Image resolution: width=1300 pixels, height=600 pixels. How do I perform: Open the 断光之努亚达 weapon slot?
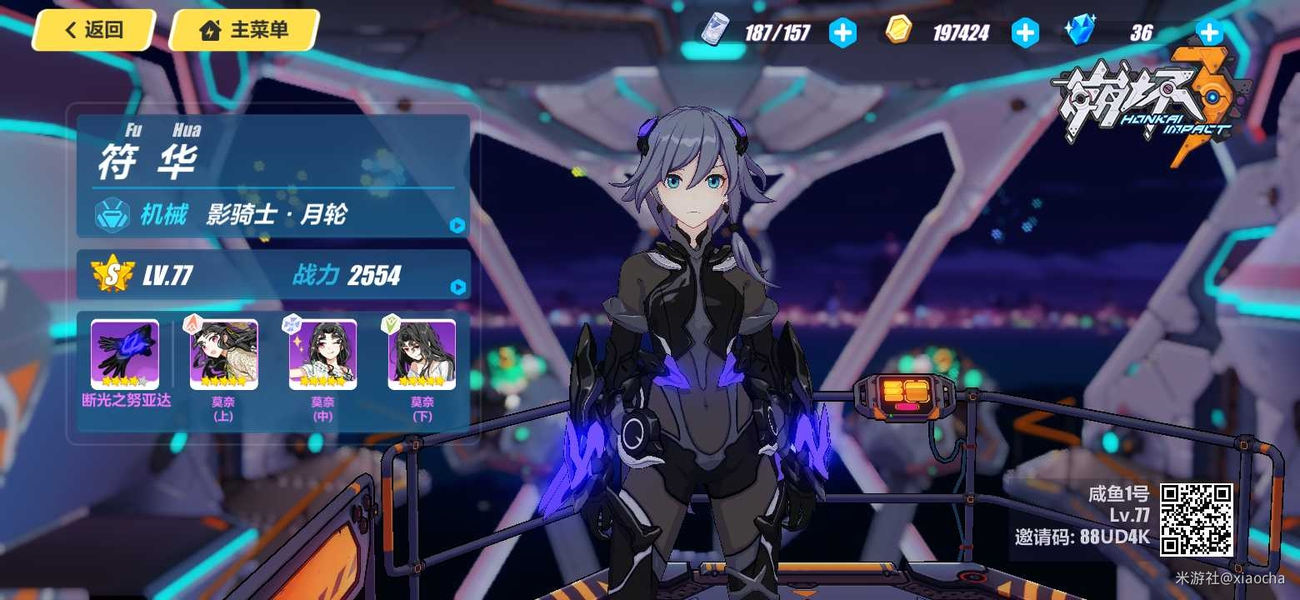click(125, 355)
